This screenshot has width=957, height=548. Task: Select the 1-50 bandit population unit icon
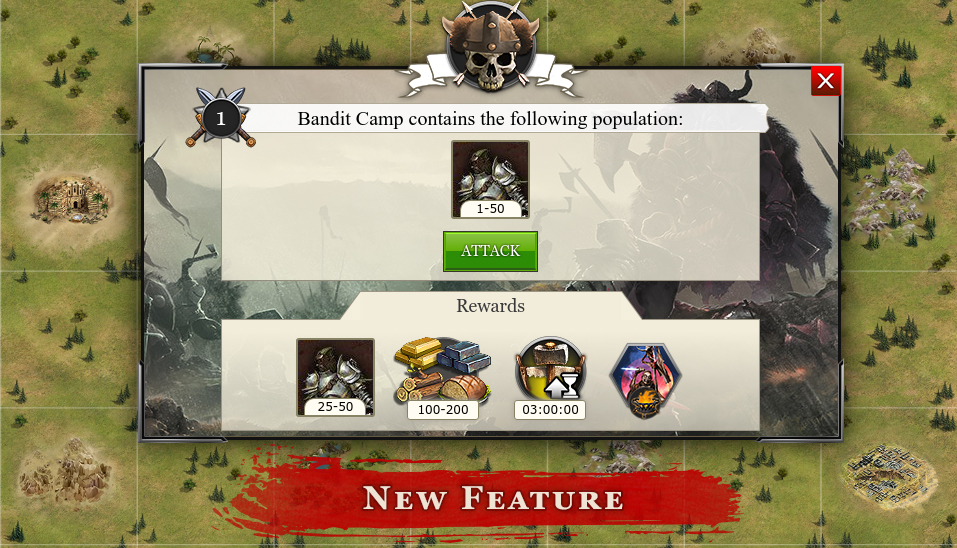tap(490, 177)
